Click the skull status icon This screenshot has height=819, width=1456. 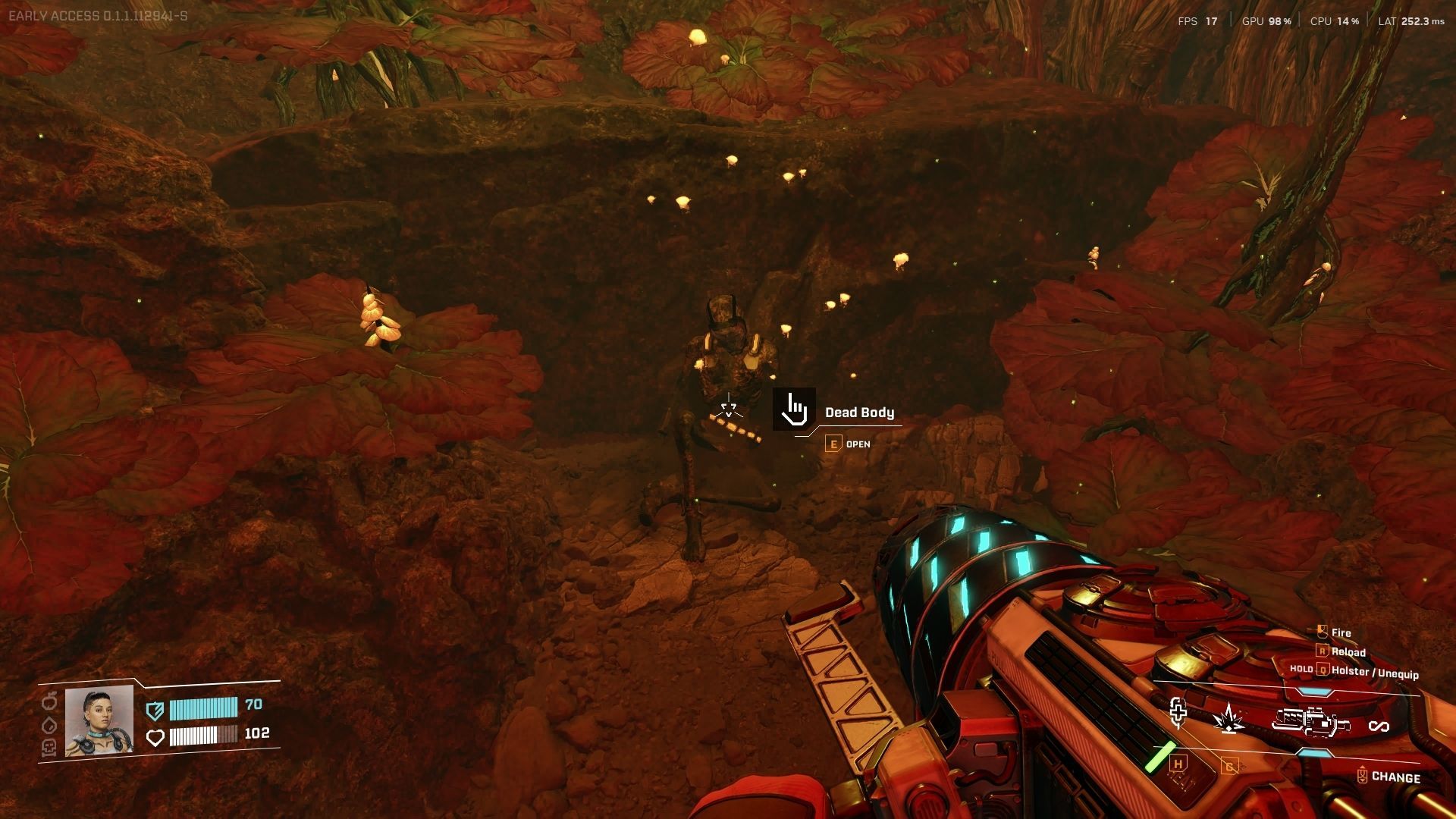pos(49,748)
